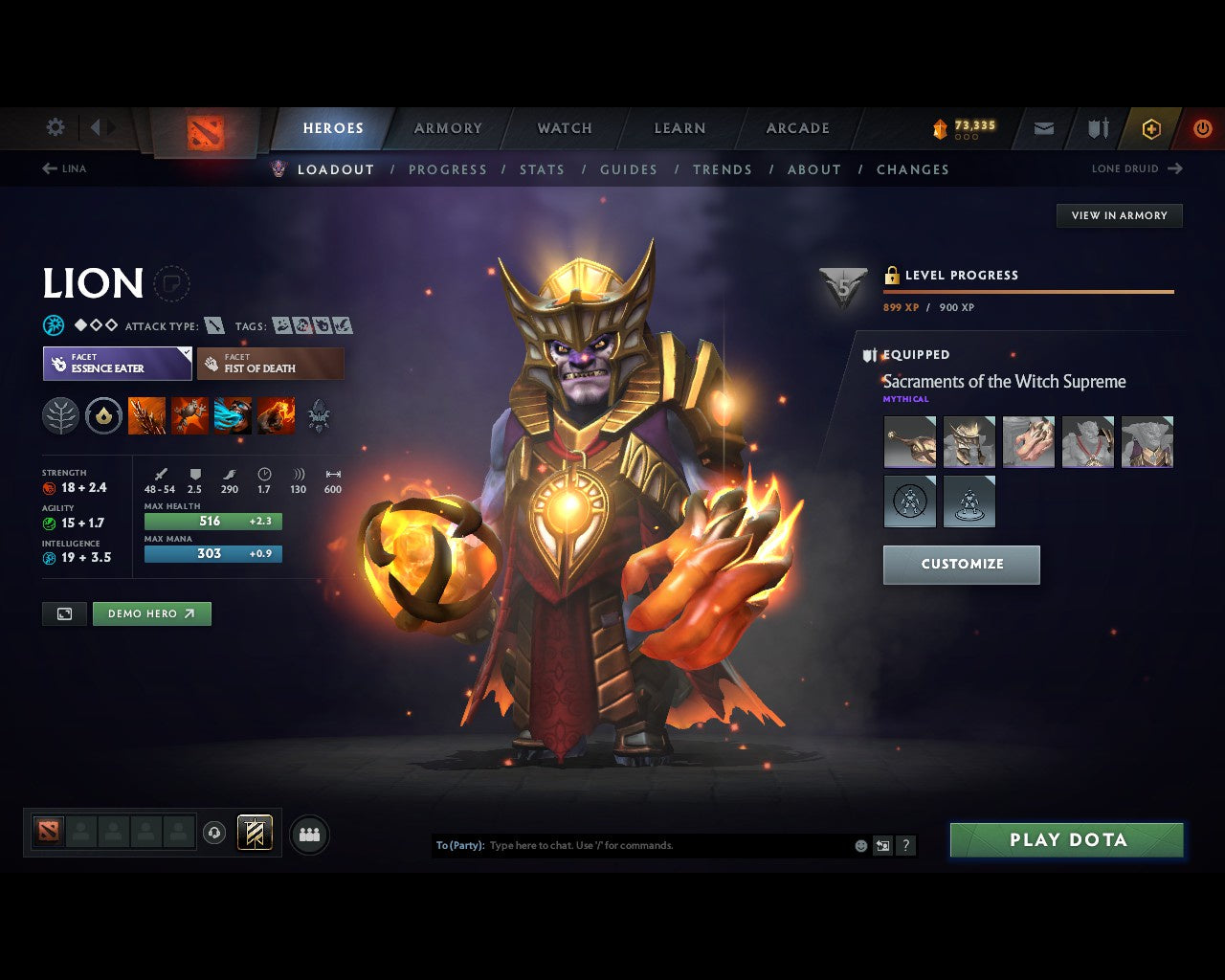This screenshot has width=1225, height=980.
Task: Click the Dota Plus hexagon icon
Action: pos(1151,128)
